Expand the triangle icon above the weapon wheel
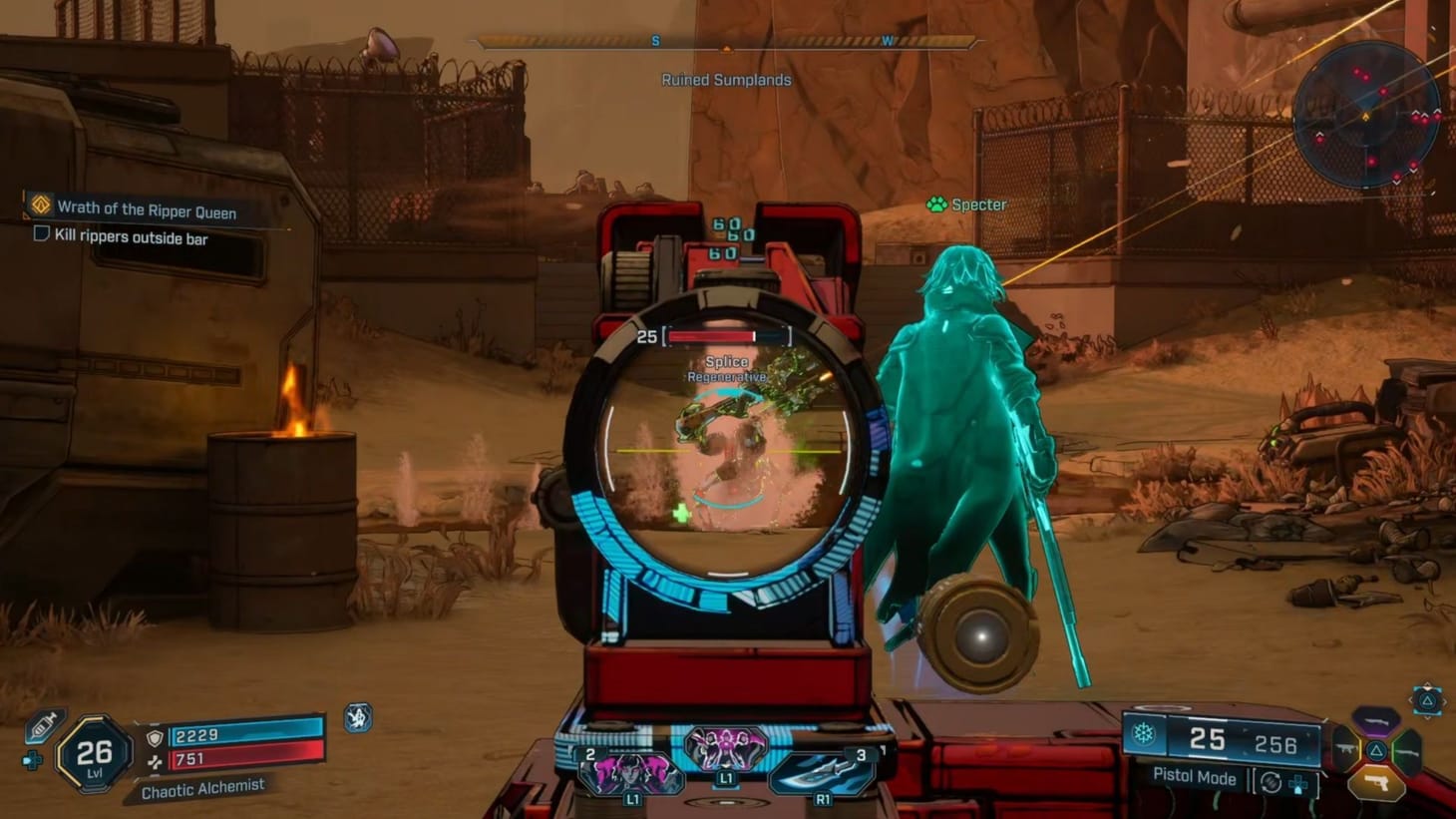The width and height of the screenshot is (1456, 819). point(1426,699)
